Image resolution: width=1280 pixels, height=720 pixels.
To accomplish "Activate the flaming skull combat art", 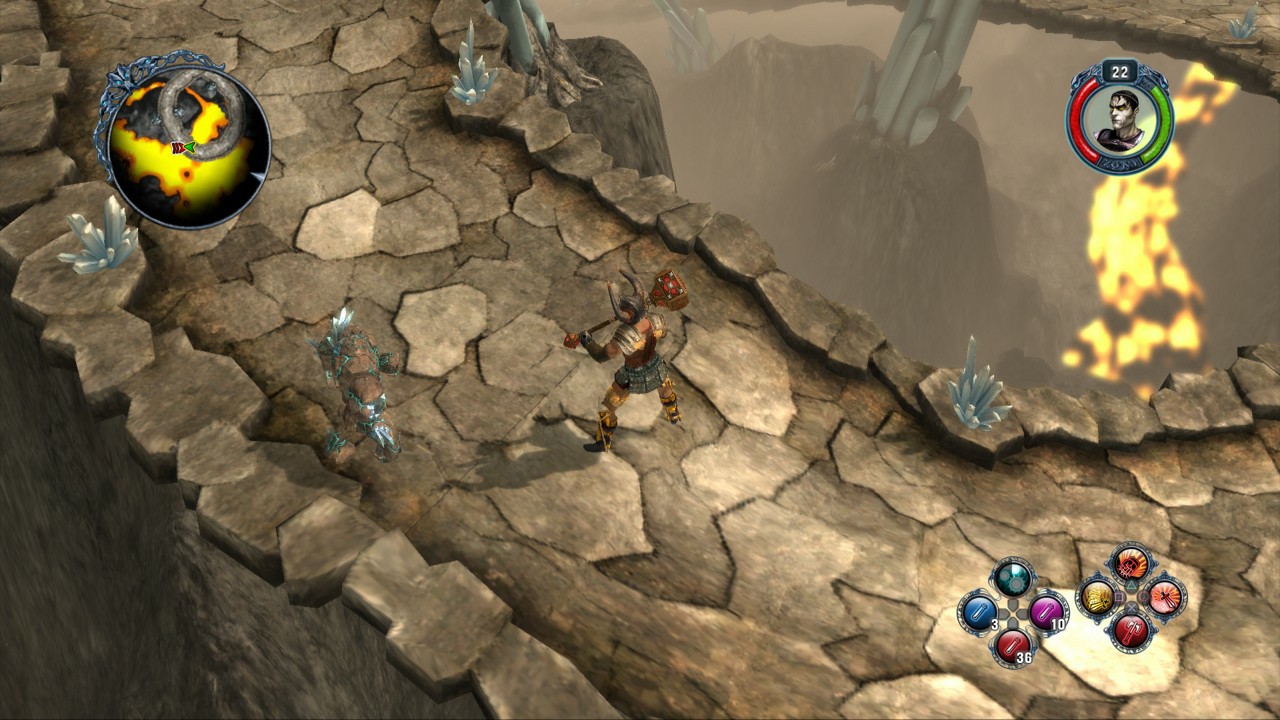I will pos(1130,565).
